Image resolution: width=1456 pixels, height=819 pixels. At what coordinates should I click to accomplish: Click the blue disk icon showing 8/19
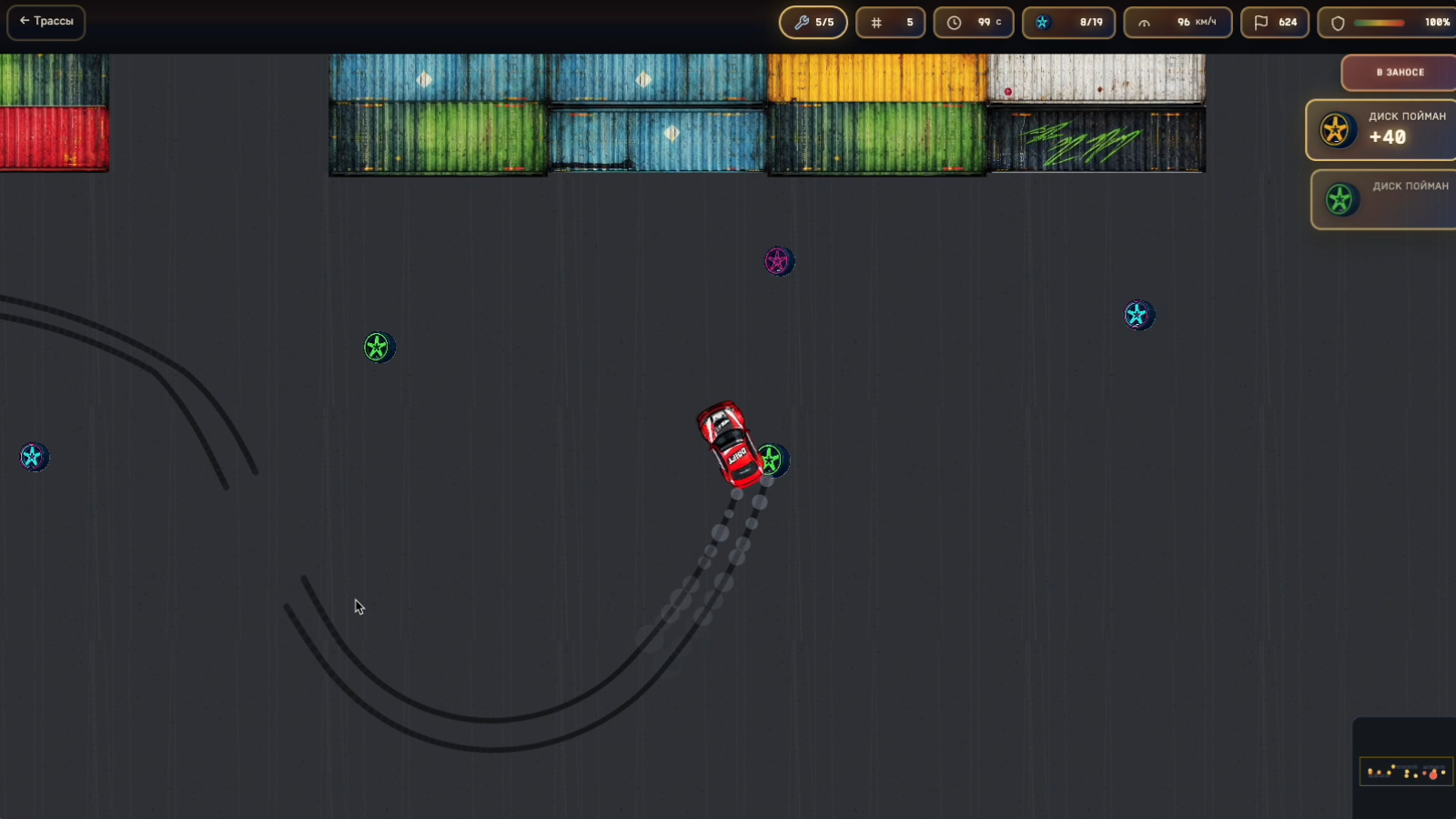(1041, 22)
